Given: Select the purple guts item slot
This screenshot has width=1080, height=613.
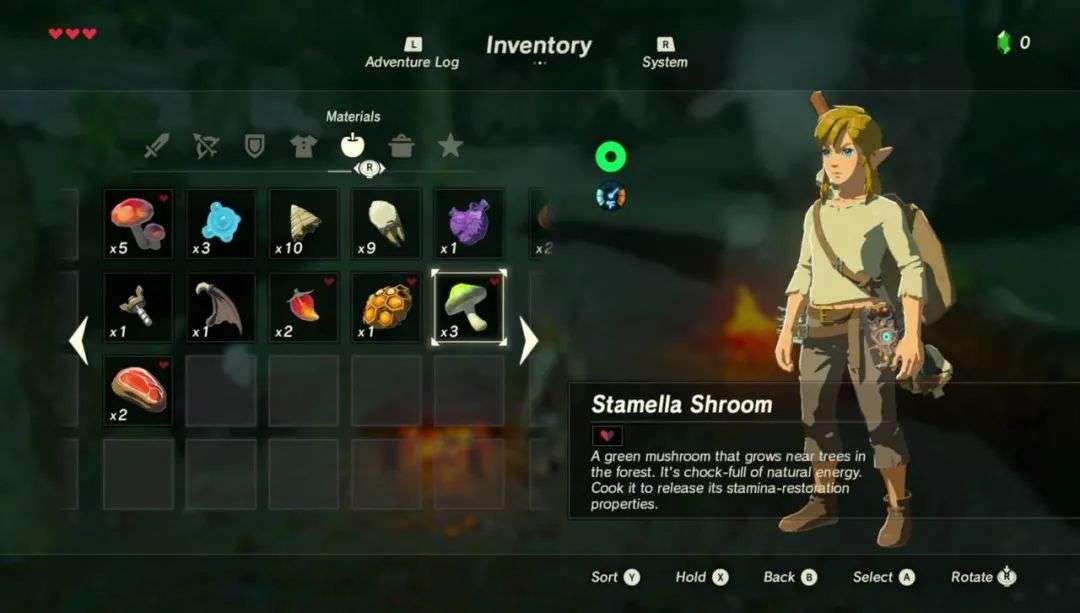Looking at the screenshot, I should click(x=468, y=224).
